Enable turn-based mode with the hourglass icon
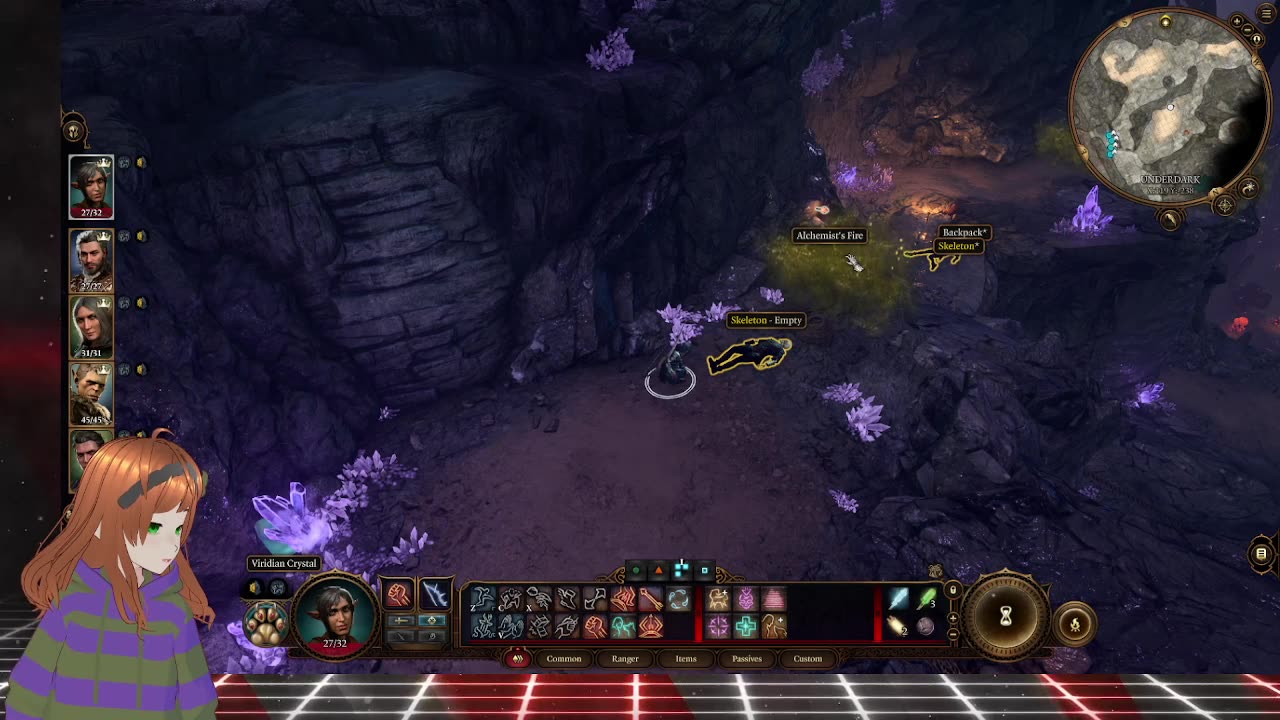The image size is (1280, 720). click(1005, 615)
